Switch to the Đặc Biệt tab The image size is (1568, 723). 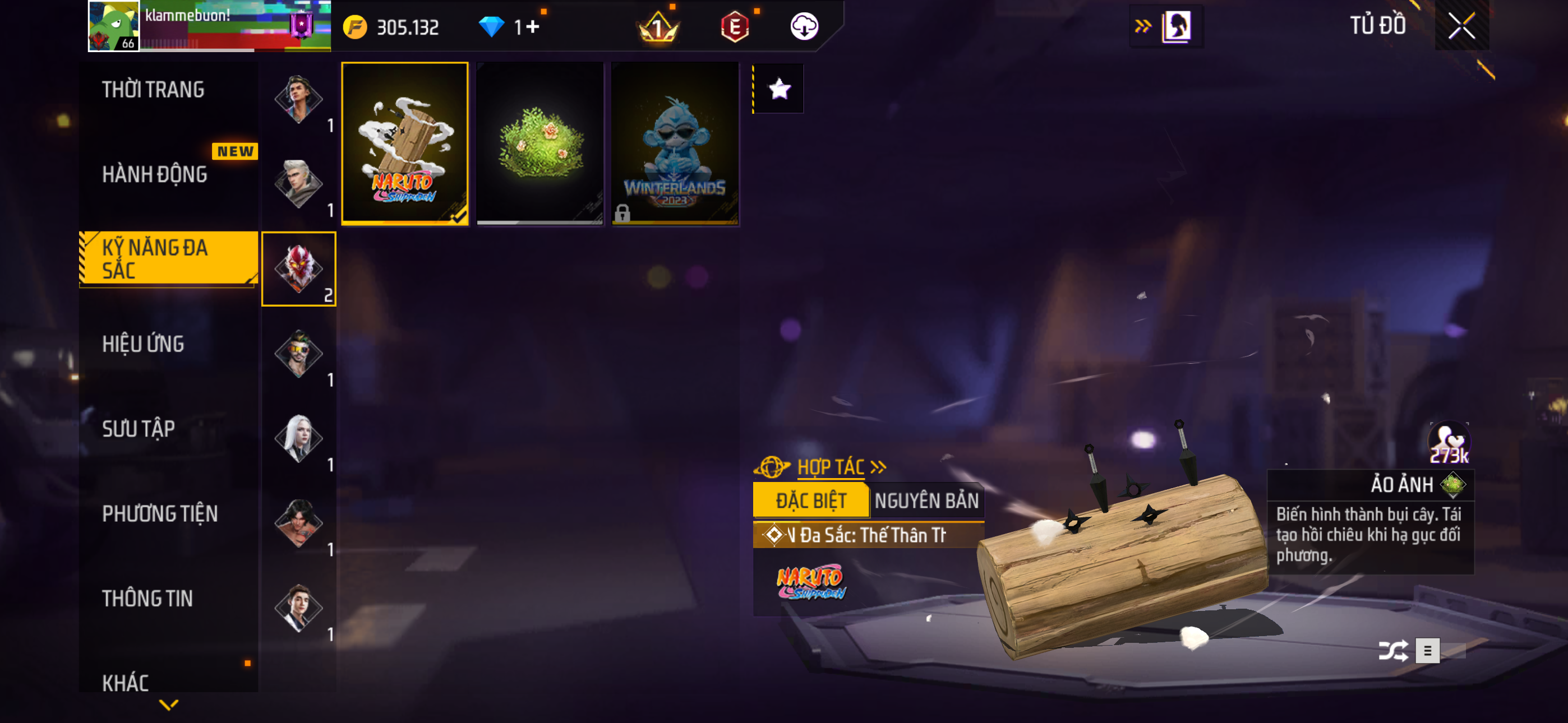point(811,501)
